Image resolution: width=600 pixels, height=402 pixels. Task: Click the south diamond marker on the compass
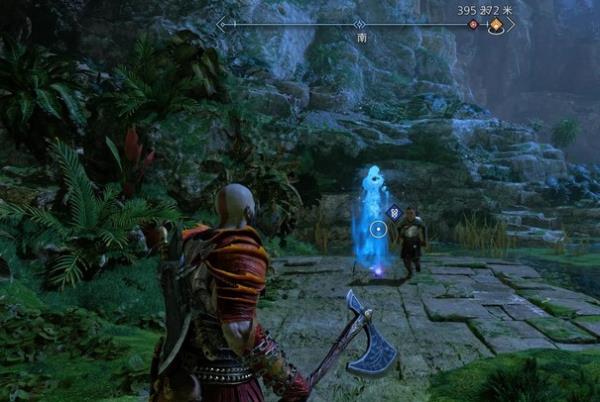360,23
